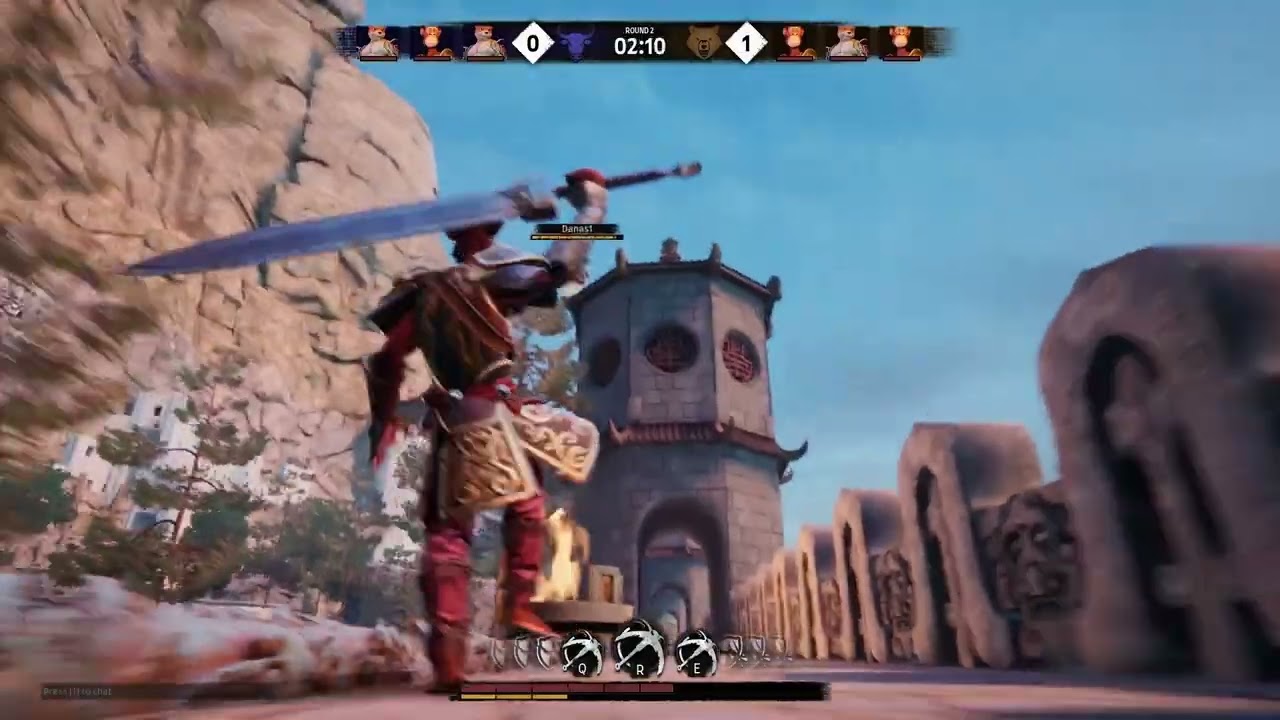The image size is (1280, 720).
Task: Trigger the E grappling hook ability
Action: pos(696,653)
